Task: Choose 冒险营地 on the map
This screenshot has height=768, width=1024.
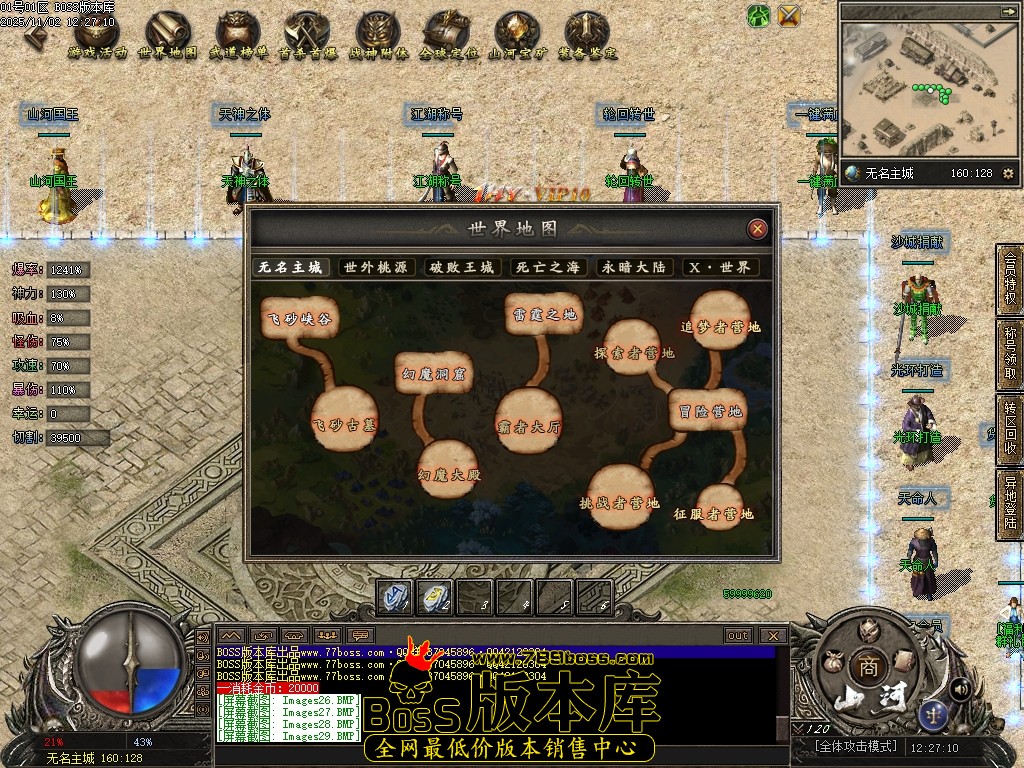Action: coord(708,411)
